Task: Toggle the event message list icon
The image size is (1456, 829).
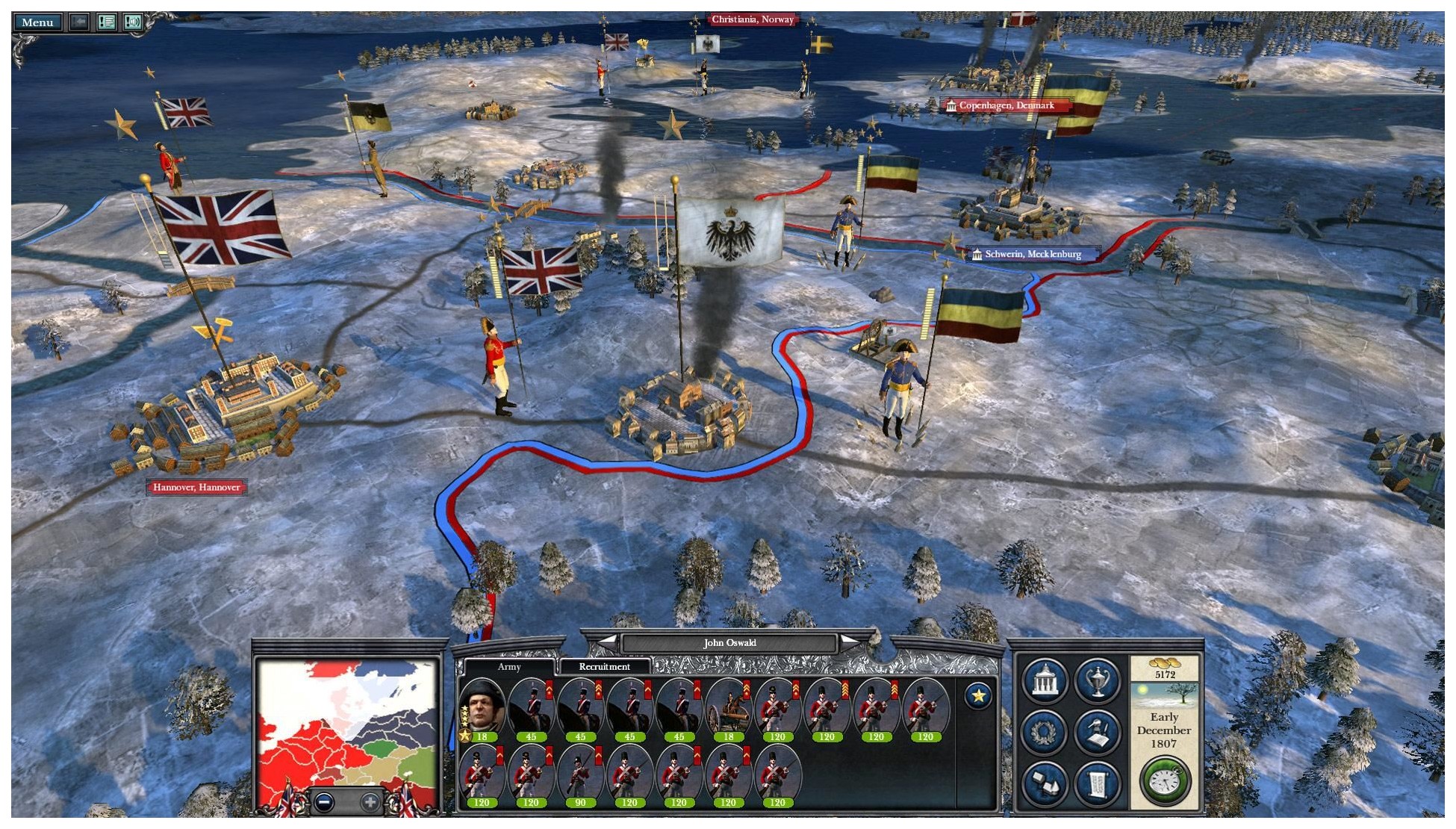Action: coord(107,22)
